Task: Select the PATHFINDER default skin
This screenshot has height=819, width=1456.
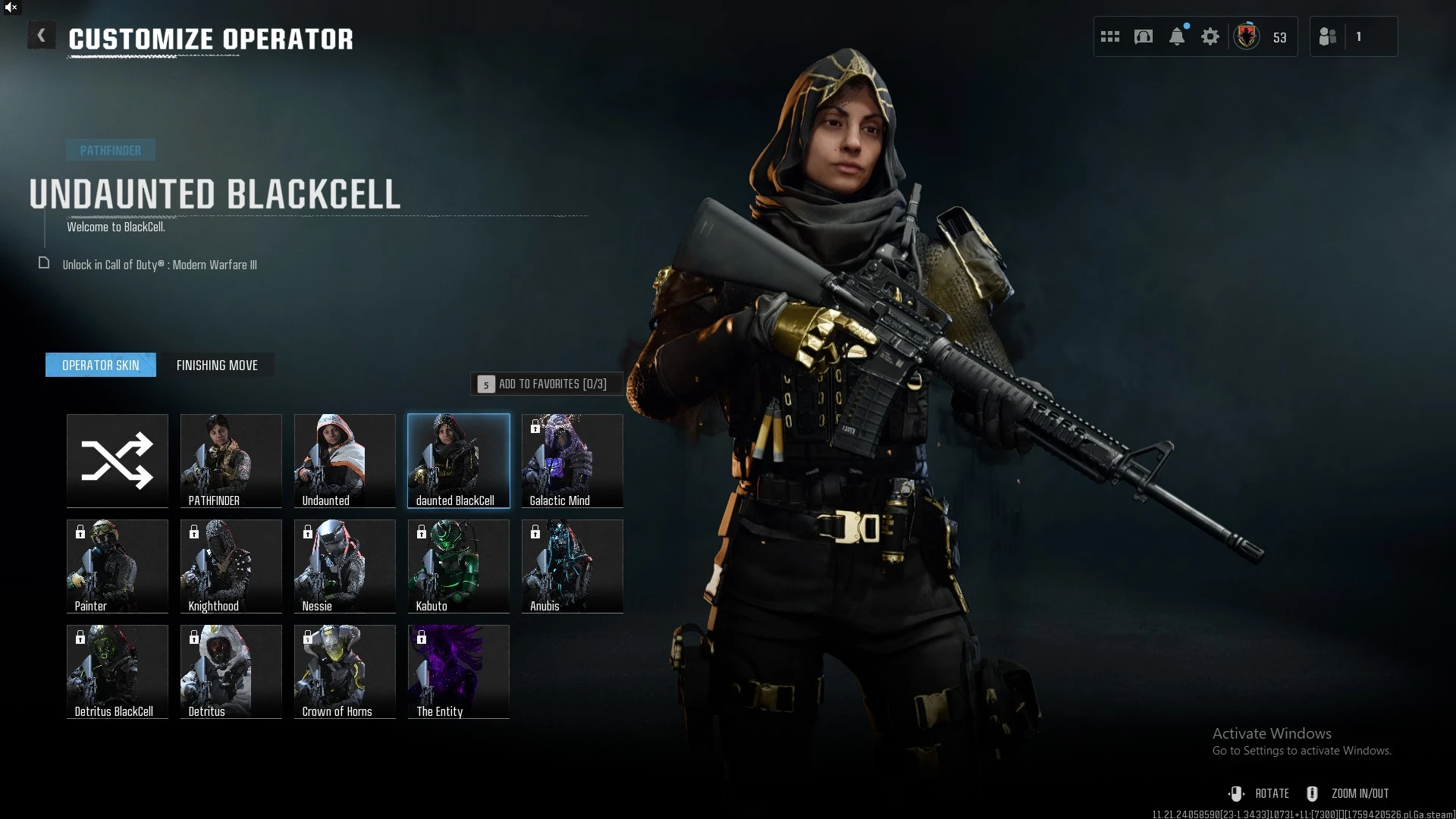Action: click(x=231, y=460)
